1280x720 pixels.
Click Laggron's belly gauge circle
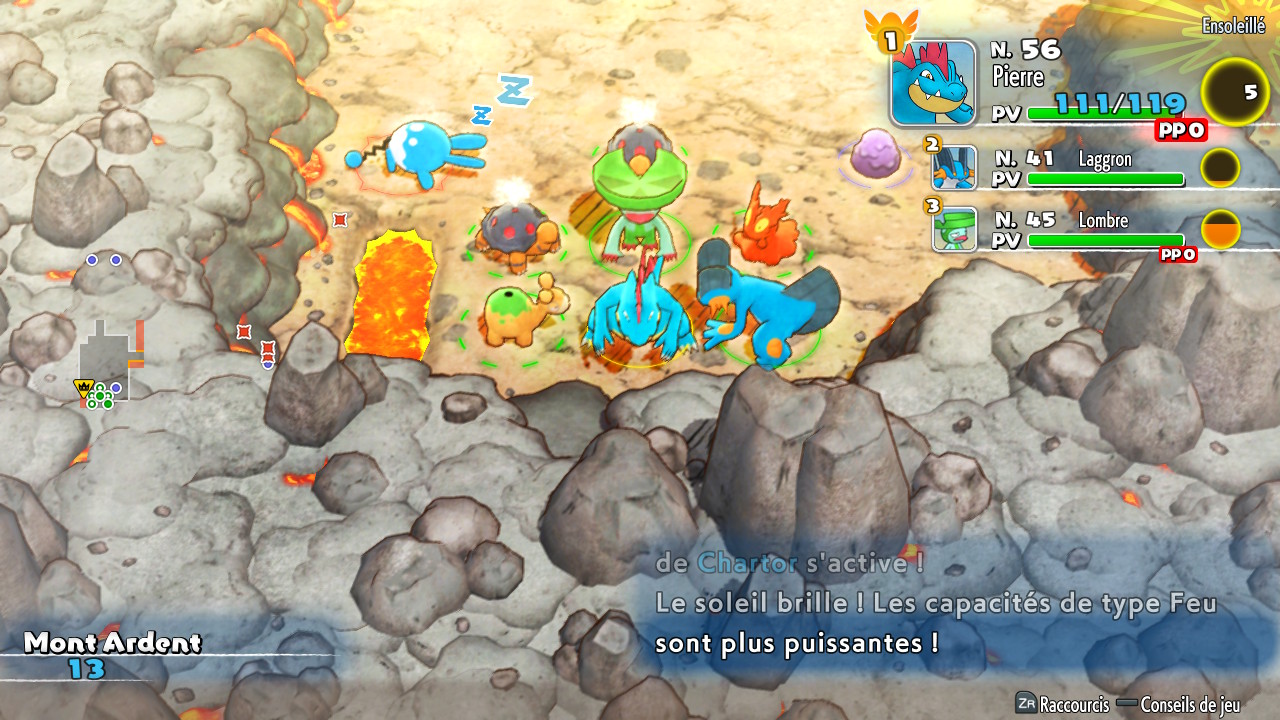(x=1220, y=168)
